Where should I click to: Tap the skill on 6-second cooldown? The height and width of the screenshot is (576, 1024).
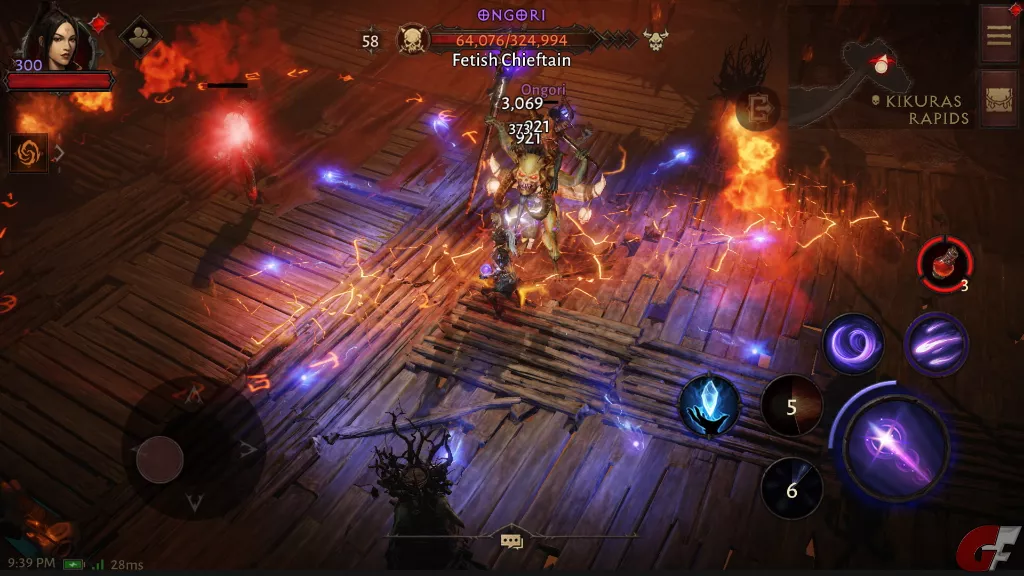pyautogui.click(x=792, y=489)
